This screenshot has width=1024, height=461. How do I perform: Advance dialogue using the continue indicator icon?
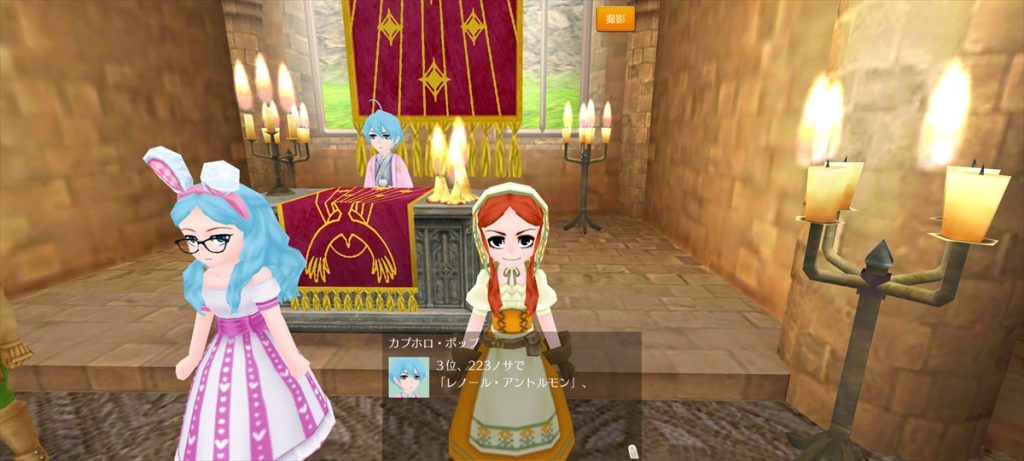(631, 450)
